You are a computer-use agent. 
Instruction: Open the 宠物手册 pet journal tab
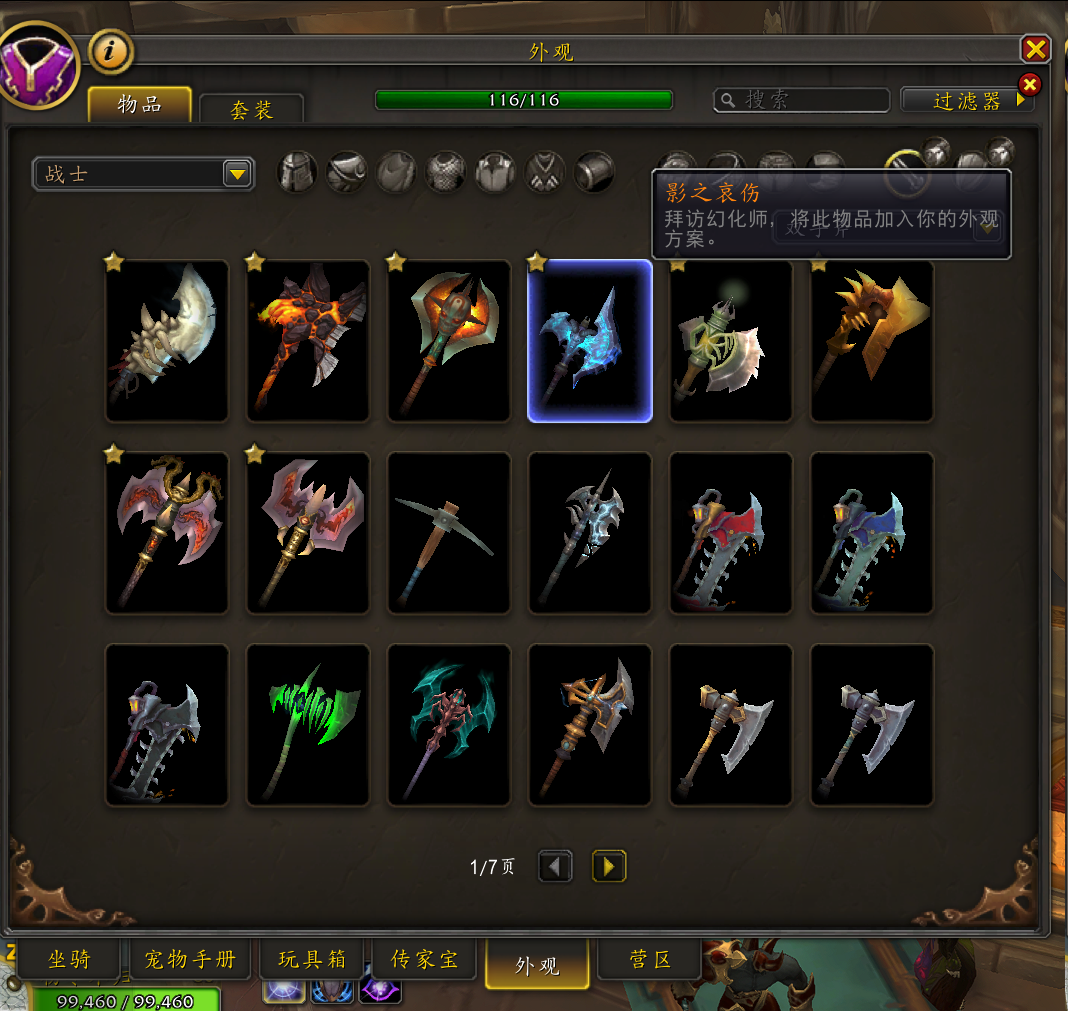190,961
